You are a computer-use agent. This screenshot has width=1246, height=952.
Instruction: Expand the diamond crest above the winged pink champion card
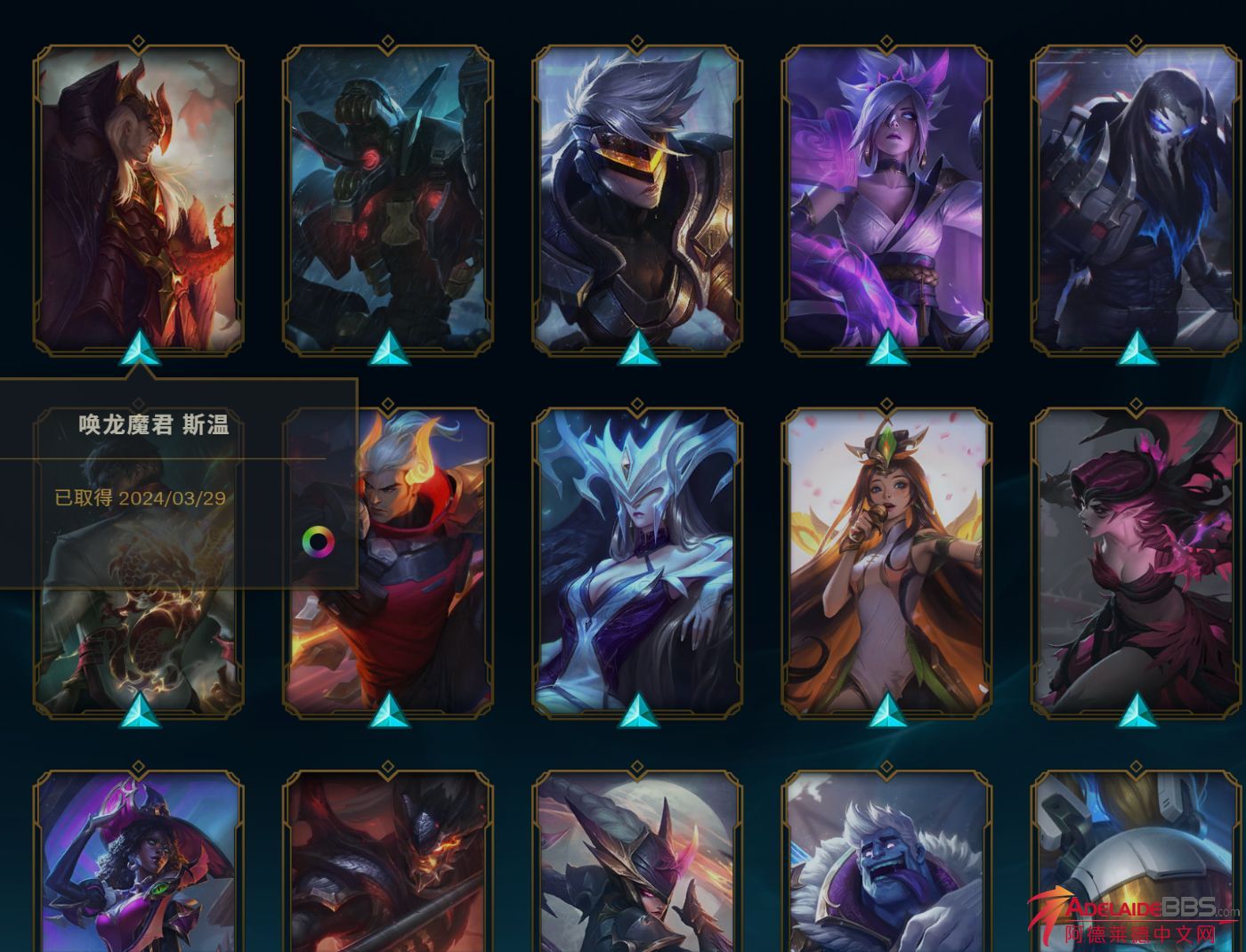click(x=1135, y=405)
